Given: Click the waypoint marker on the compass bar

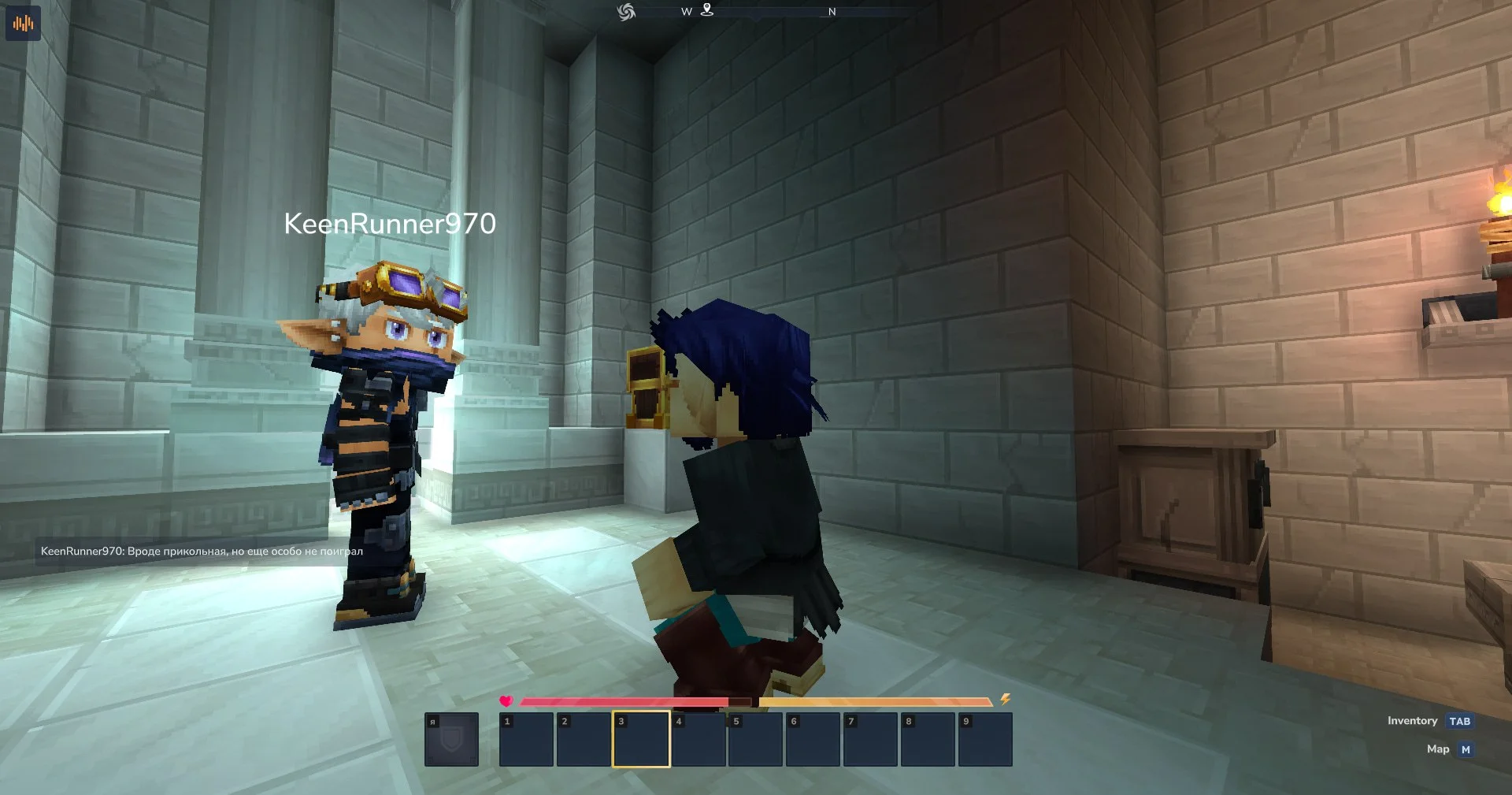Looking at the screenshot, I should pyautogui.click(x=708, y=11).
